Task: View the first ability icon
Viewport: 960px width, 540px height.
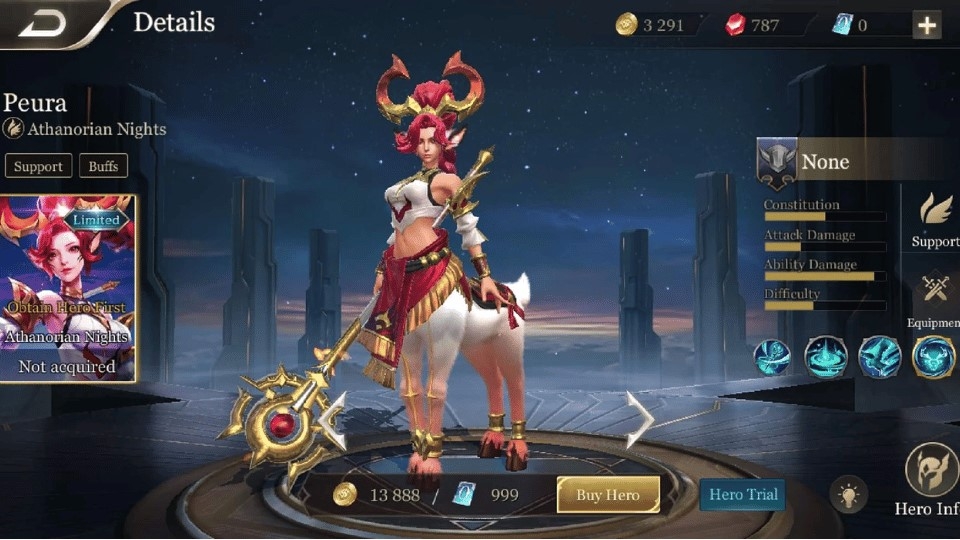Action: [x=772, y=357]
